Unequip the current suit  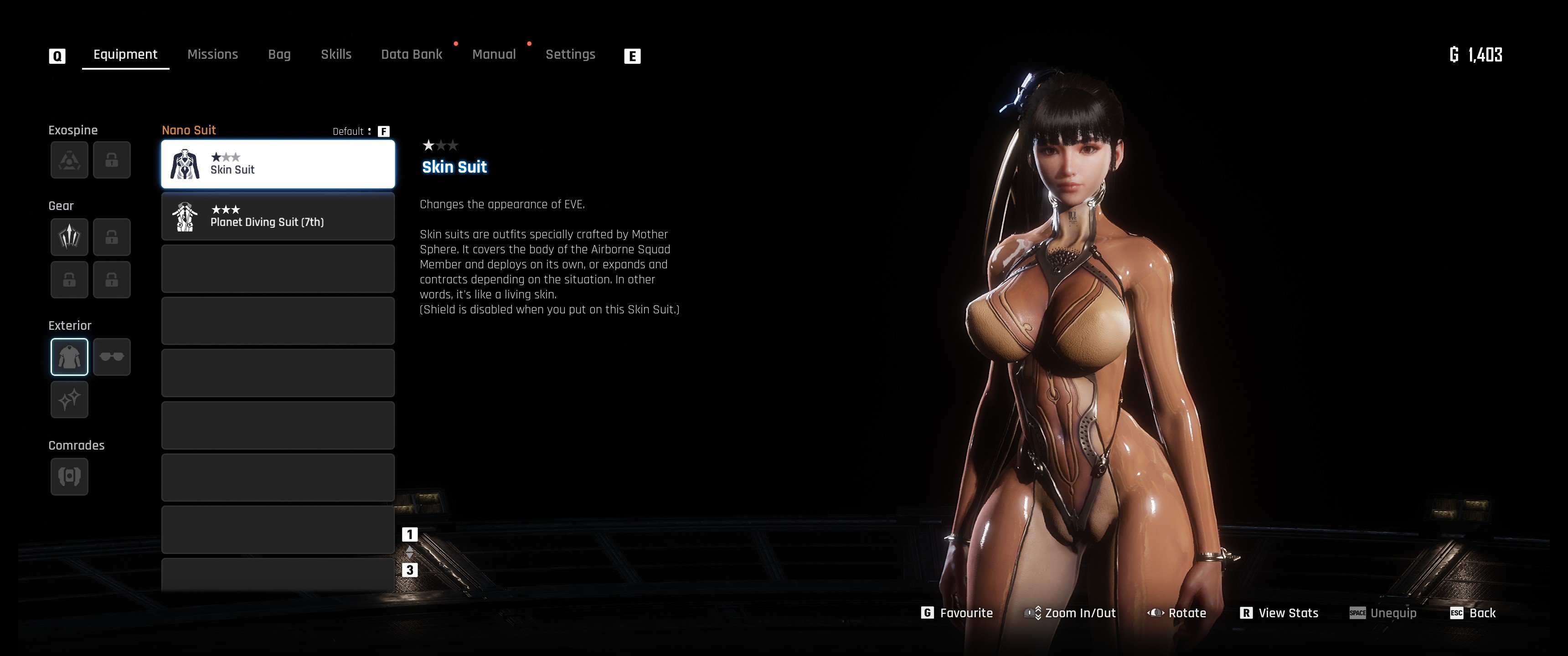pos(1383,613)
